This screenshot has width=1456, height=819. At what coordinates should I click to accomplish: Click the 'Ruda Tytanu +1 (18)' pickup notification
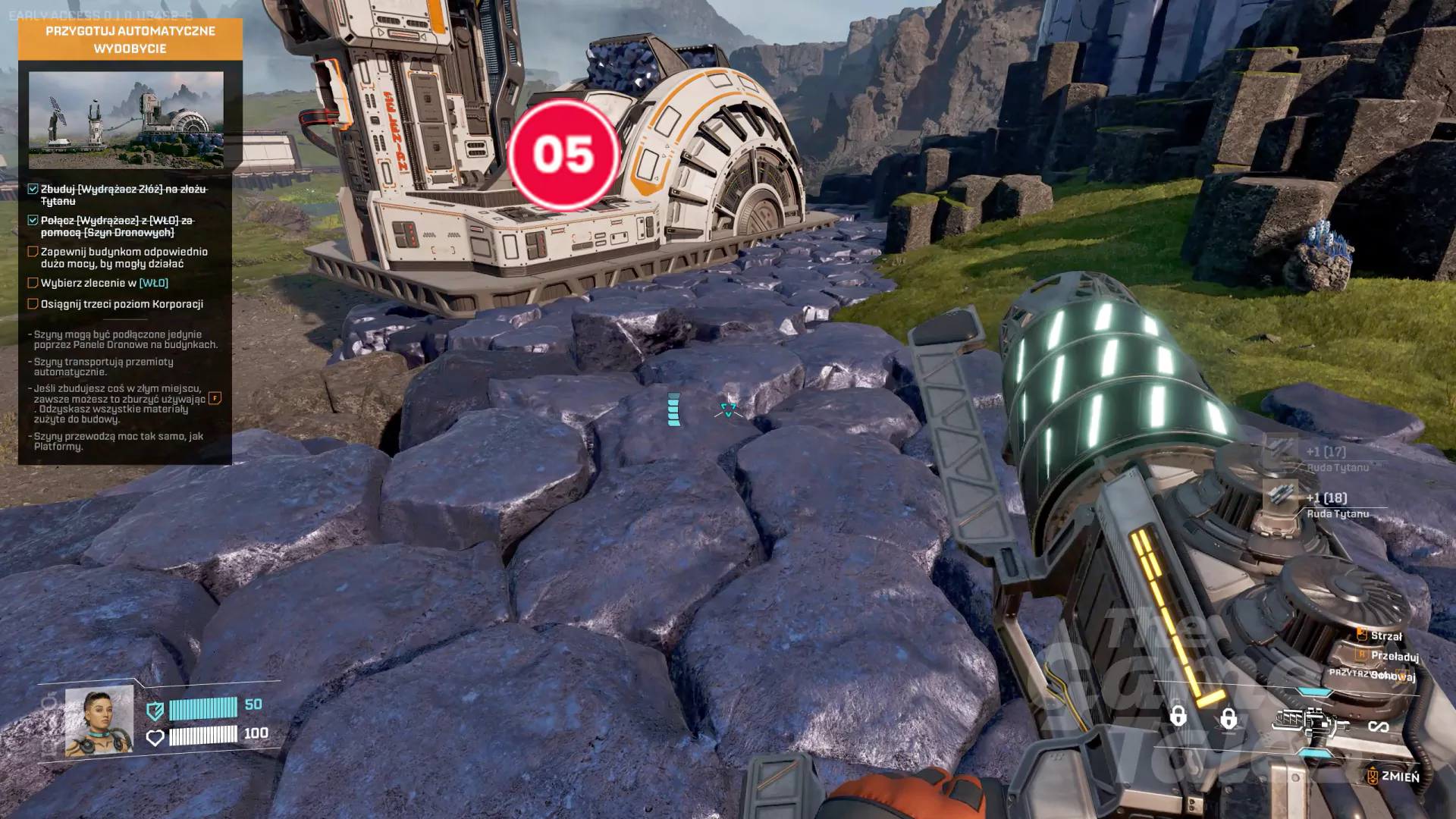(1326, 504)
